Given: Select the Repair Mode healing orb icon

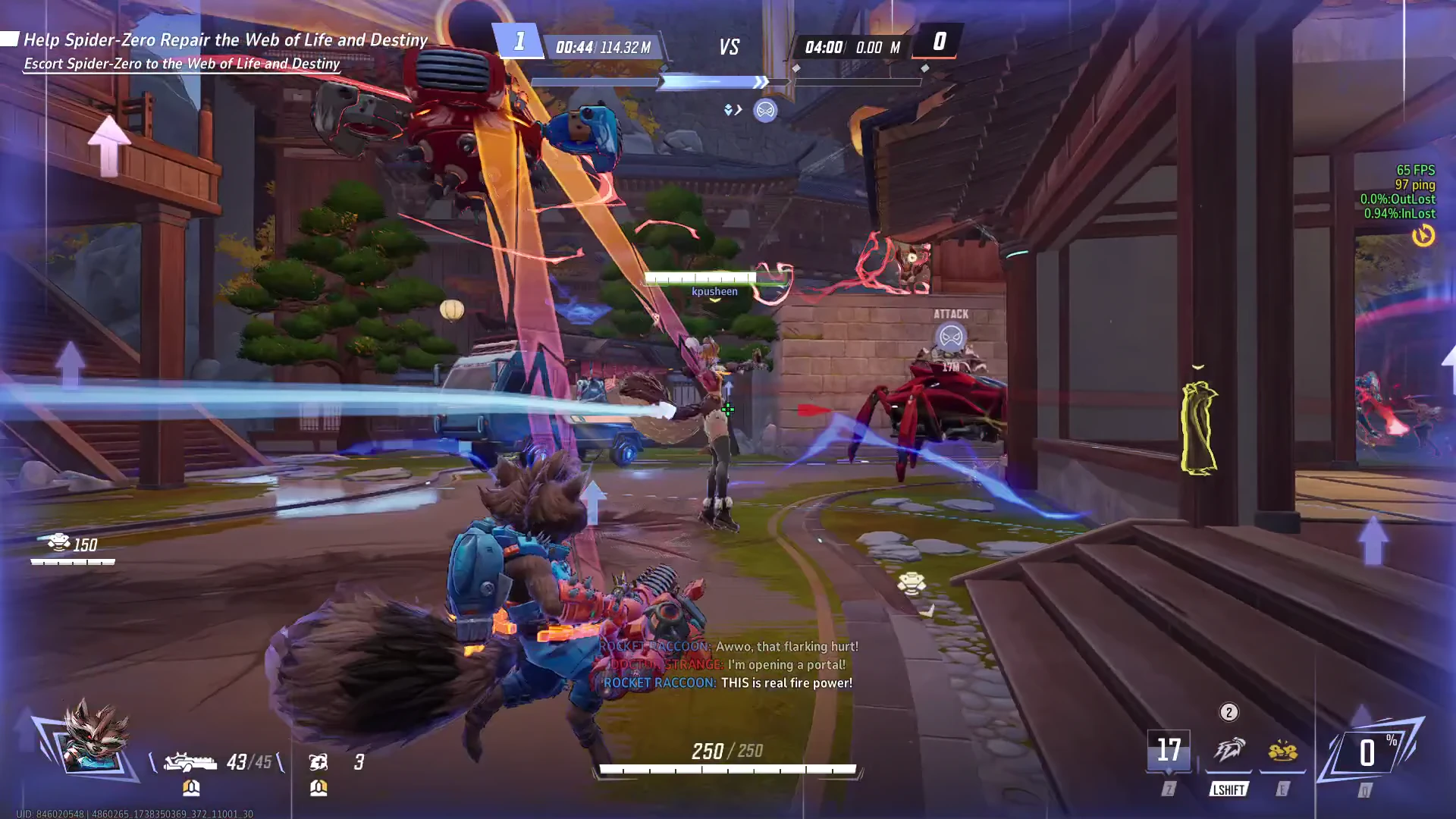Looking at the screenshot, I should [x=318, y=761].
